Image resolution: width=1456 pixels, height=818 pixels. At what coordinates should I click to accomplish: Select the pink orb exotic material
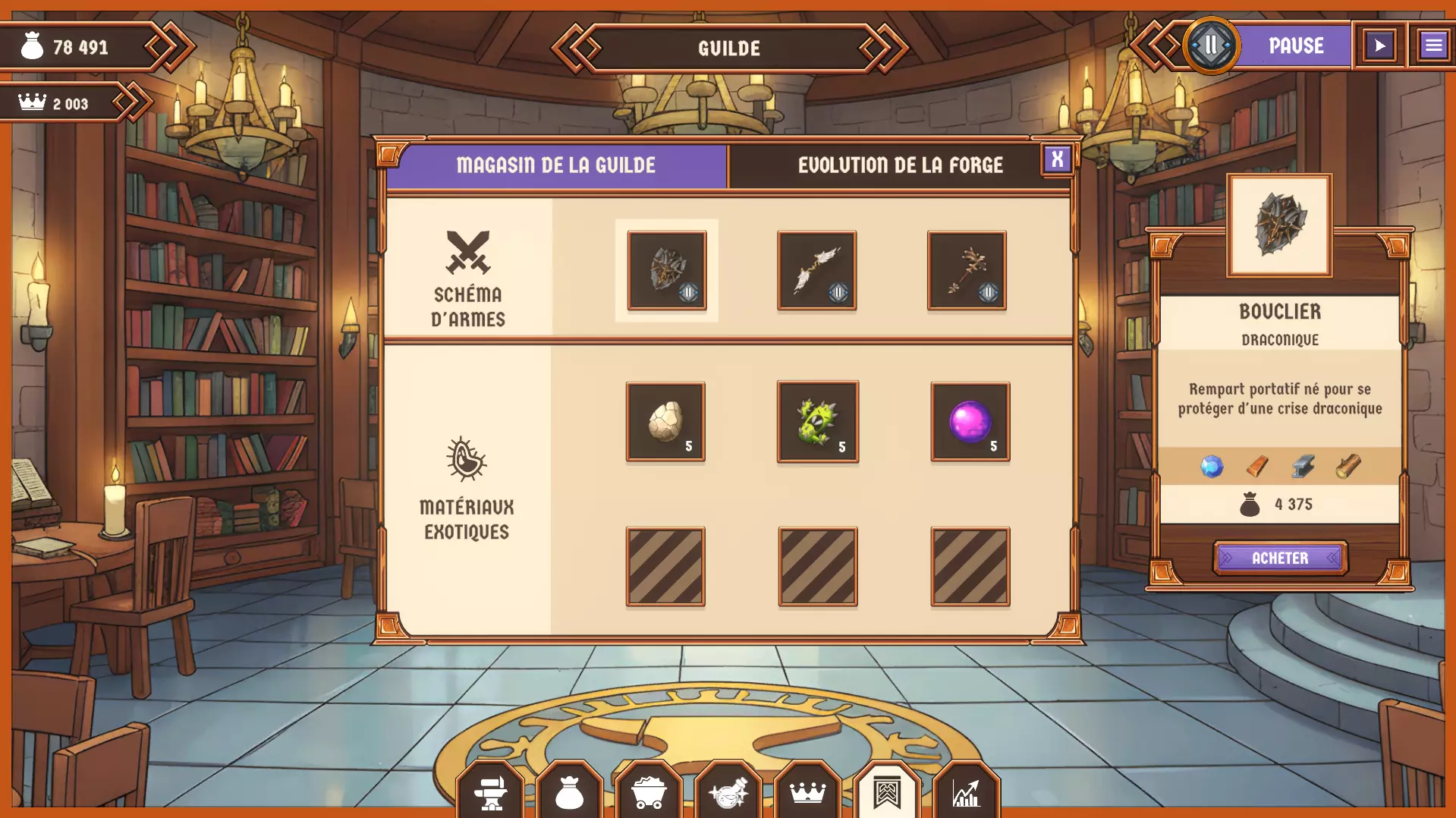[x=970, y=422]
